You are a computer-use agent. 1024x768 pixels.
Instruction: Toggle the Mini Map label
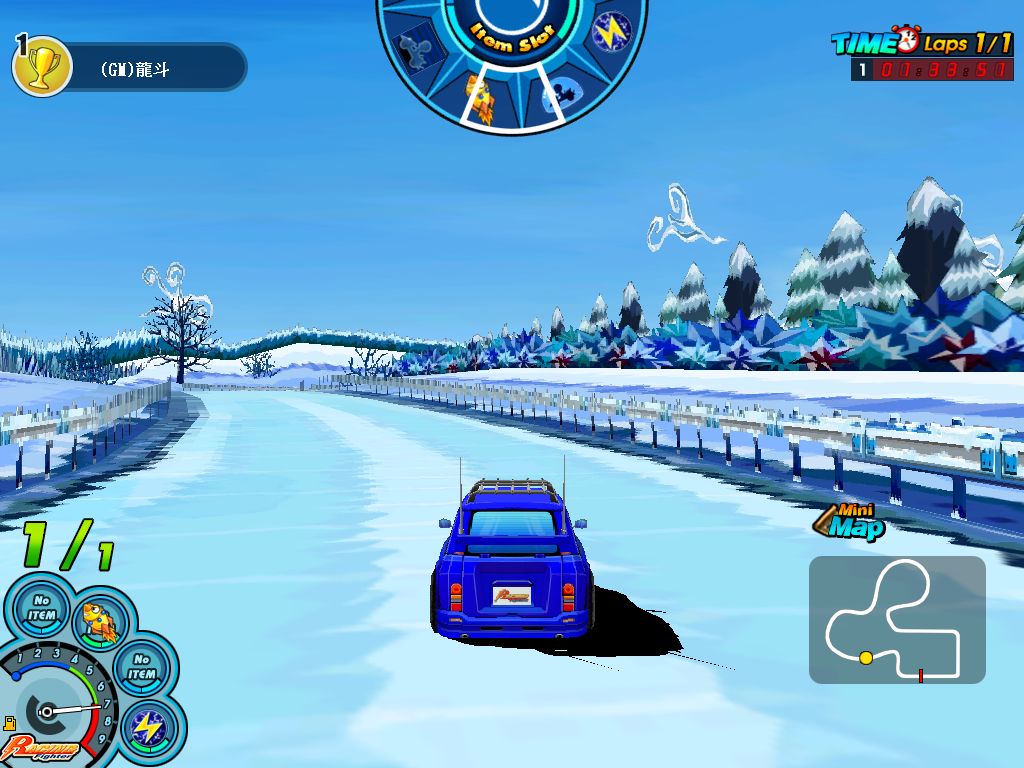[850, 520]
